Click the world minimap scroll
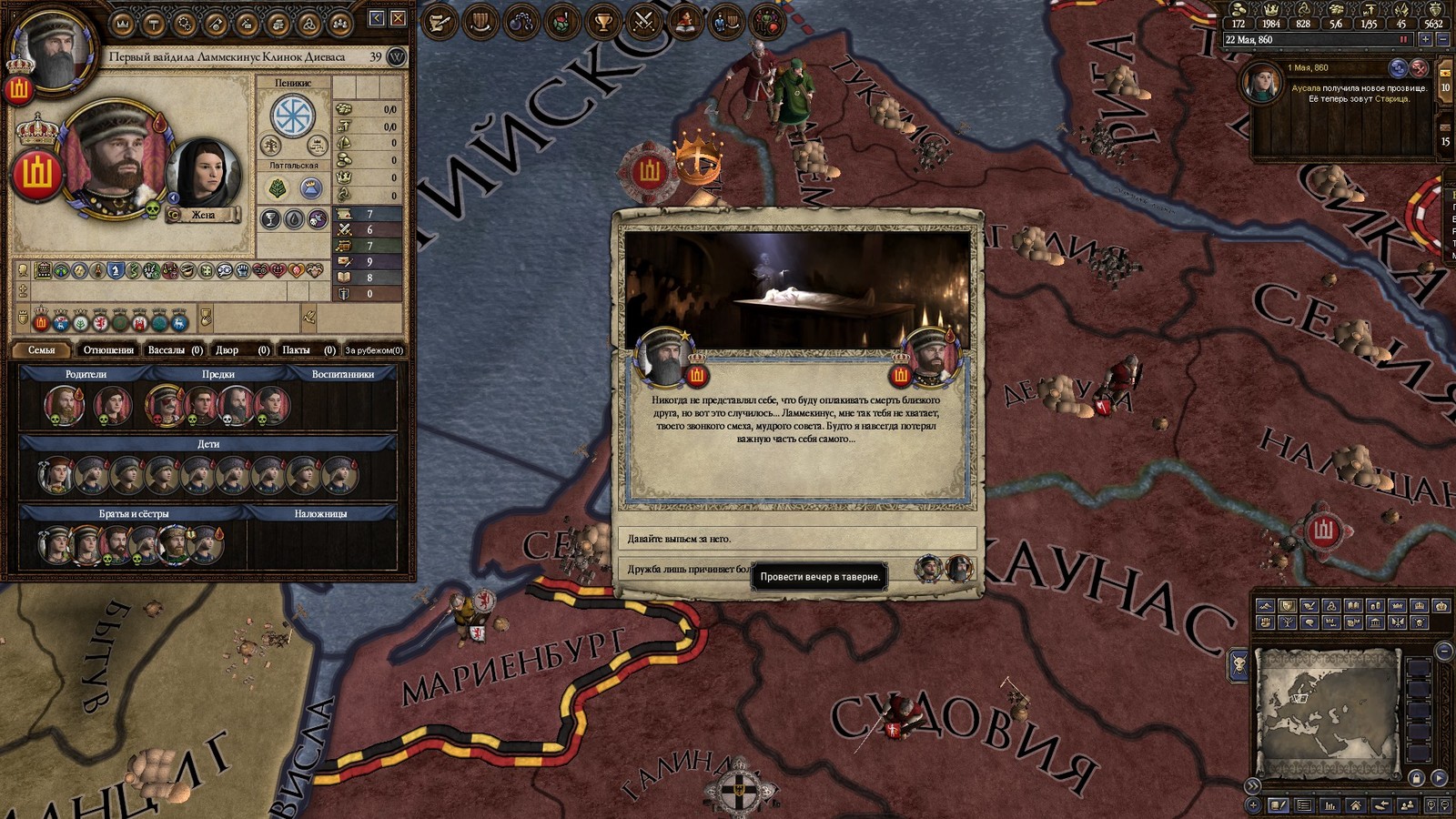Screen dimensions: 1456x819 tap(1327, 708)
